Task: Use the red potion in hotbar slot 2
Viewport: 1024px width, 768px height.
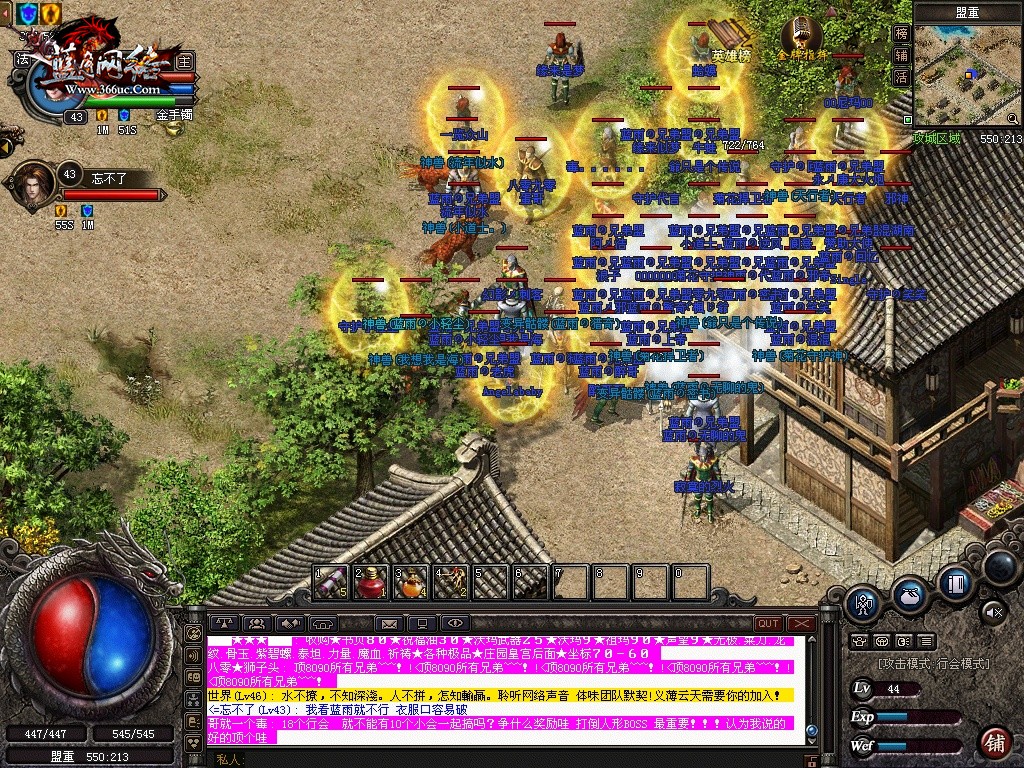Action: coord(371,581)
